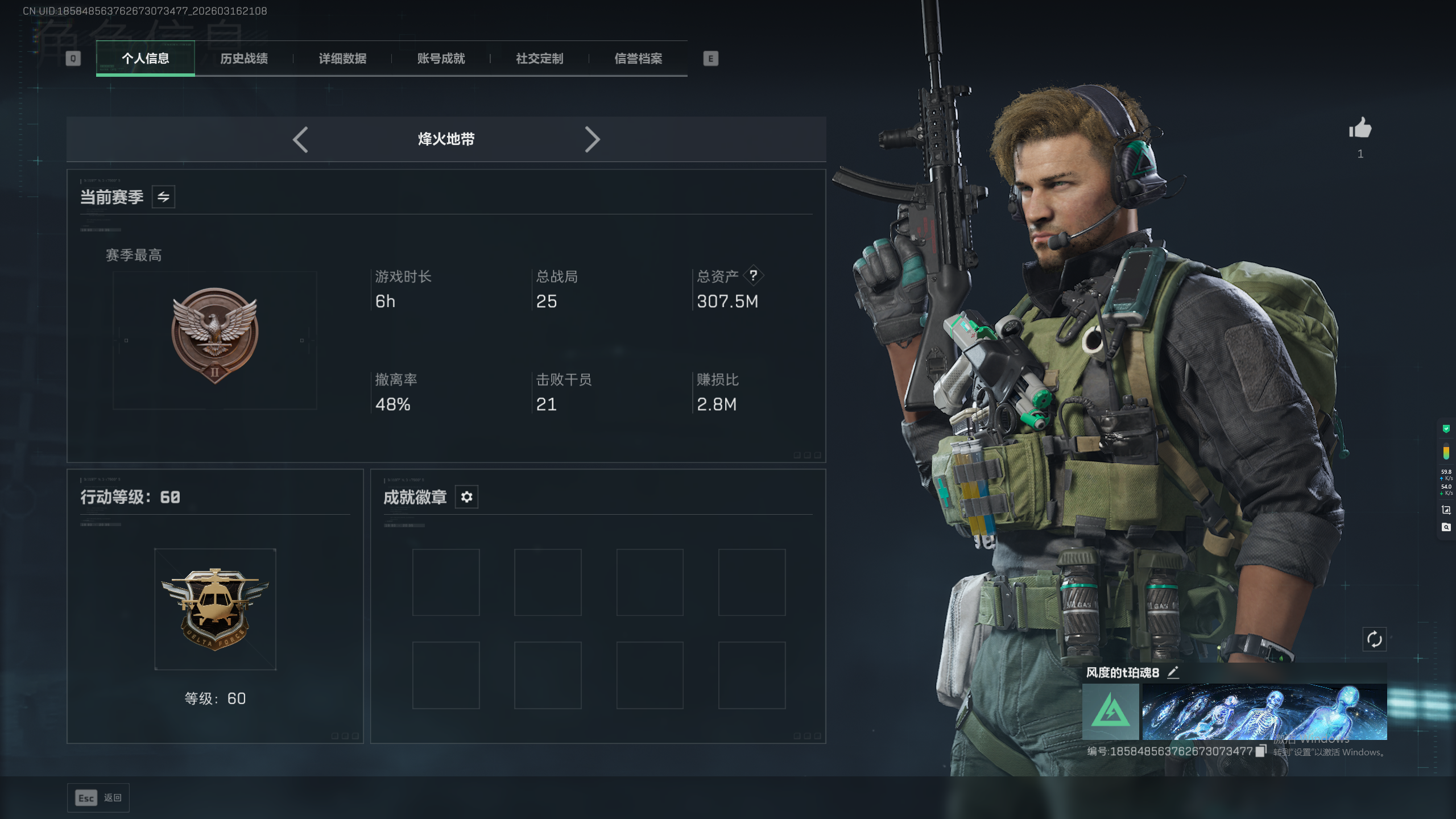Click the green triangle player avatar

pyautogui.click(x=1110, y=712)
